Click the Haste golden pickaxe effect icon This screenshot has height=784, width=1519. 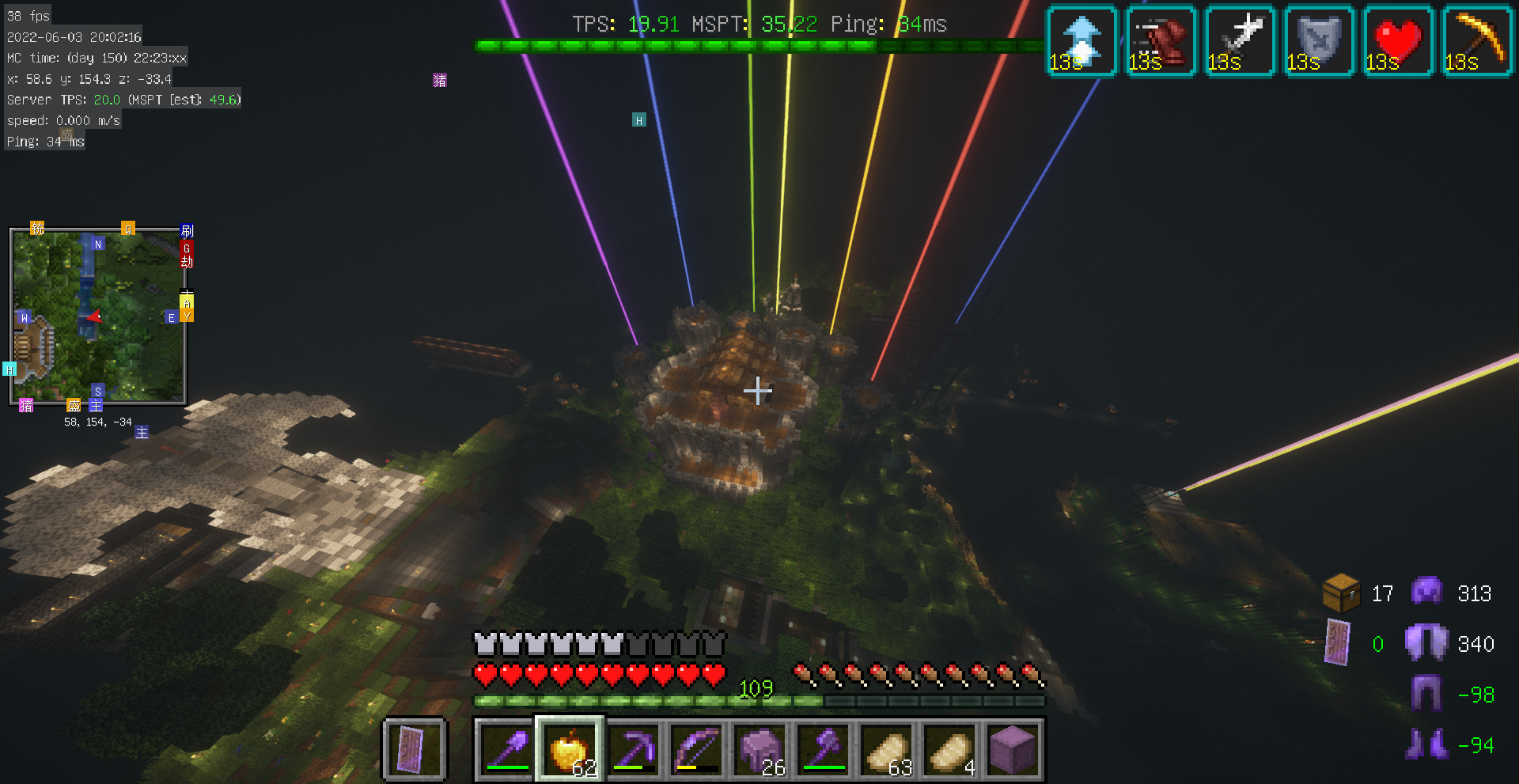click(1477, 41)
